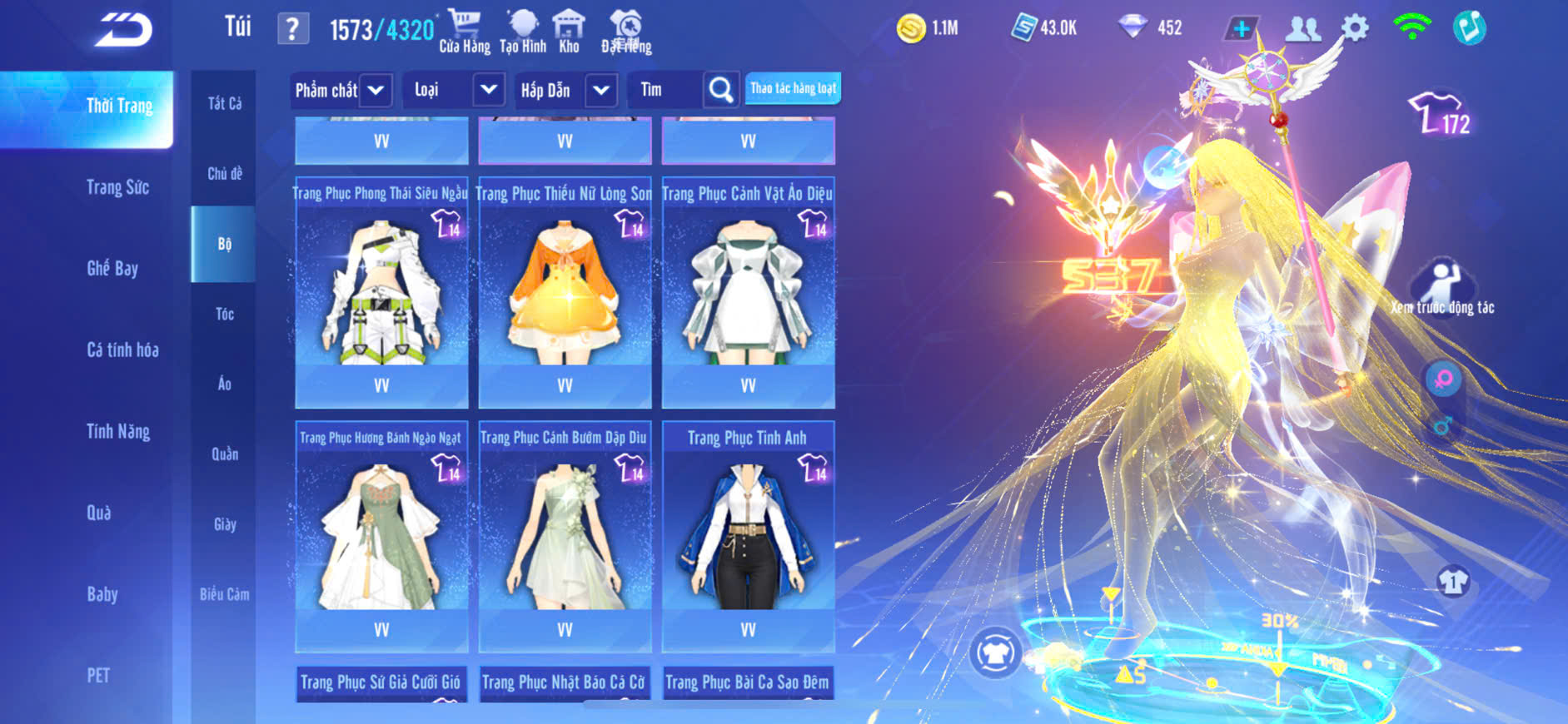This screenshot has height=724, width=1568.
Task: Select the Tất Cả subcategory
Action: (224, 103)
